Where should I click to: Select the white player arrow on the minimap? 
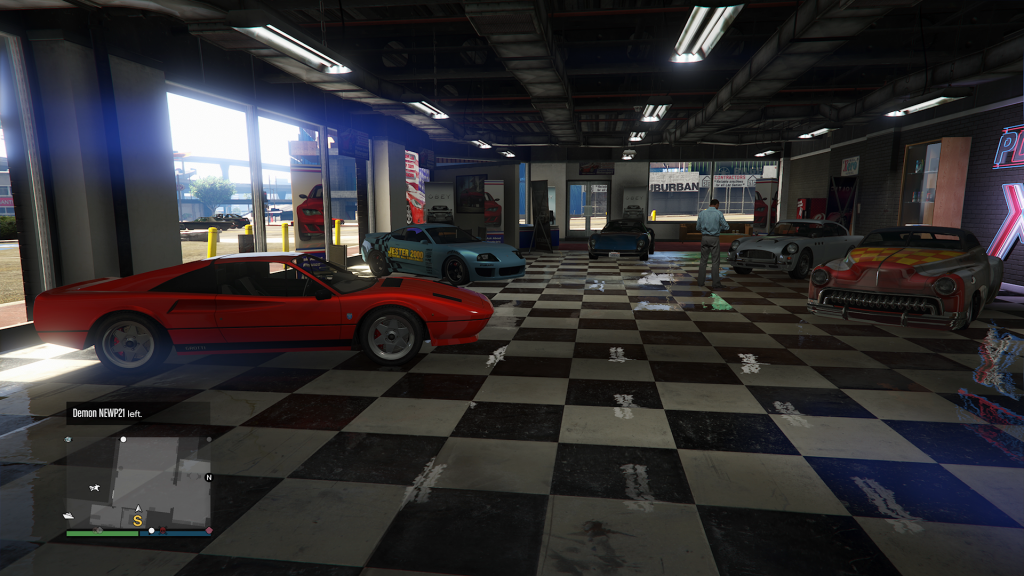click(138, 509)
